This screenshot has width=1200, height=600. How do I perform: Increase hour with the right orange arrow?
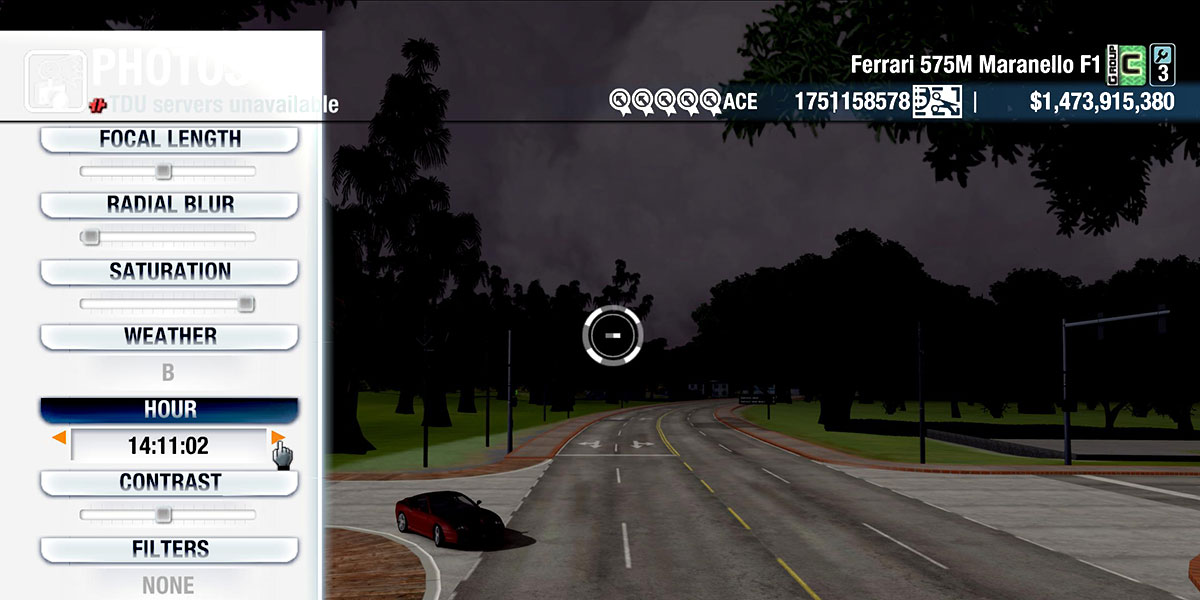pyautogui.click(x=277, y=438)
